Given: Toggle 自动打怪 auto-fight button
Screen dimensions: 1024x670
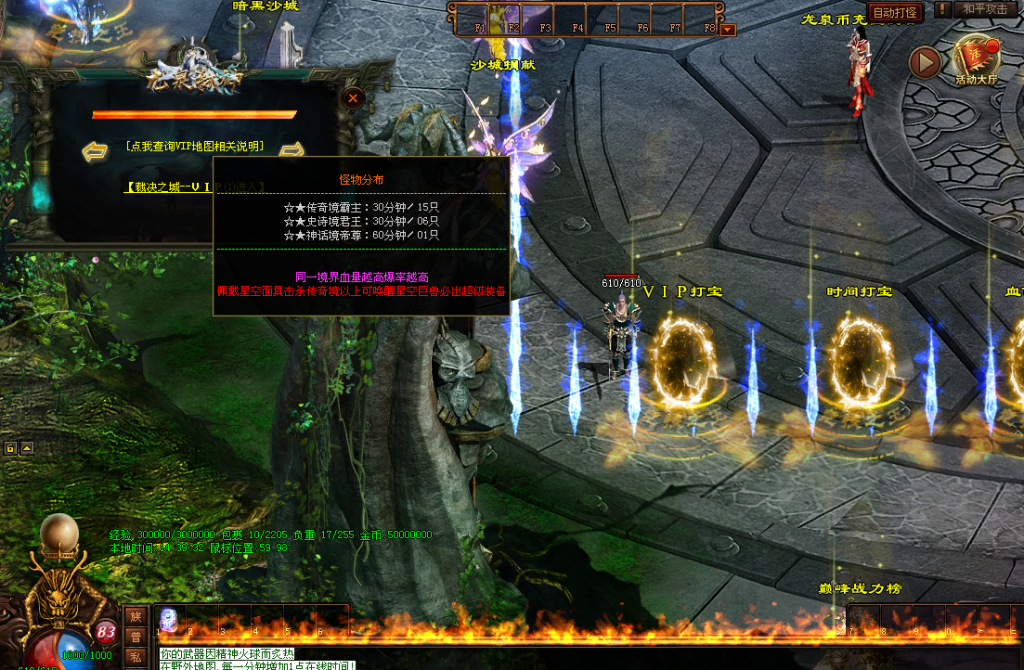Looking at the screenshot, I should click(x=894, y=13).
